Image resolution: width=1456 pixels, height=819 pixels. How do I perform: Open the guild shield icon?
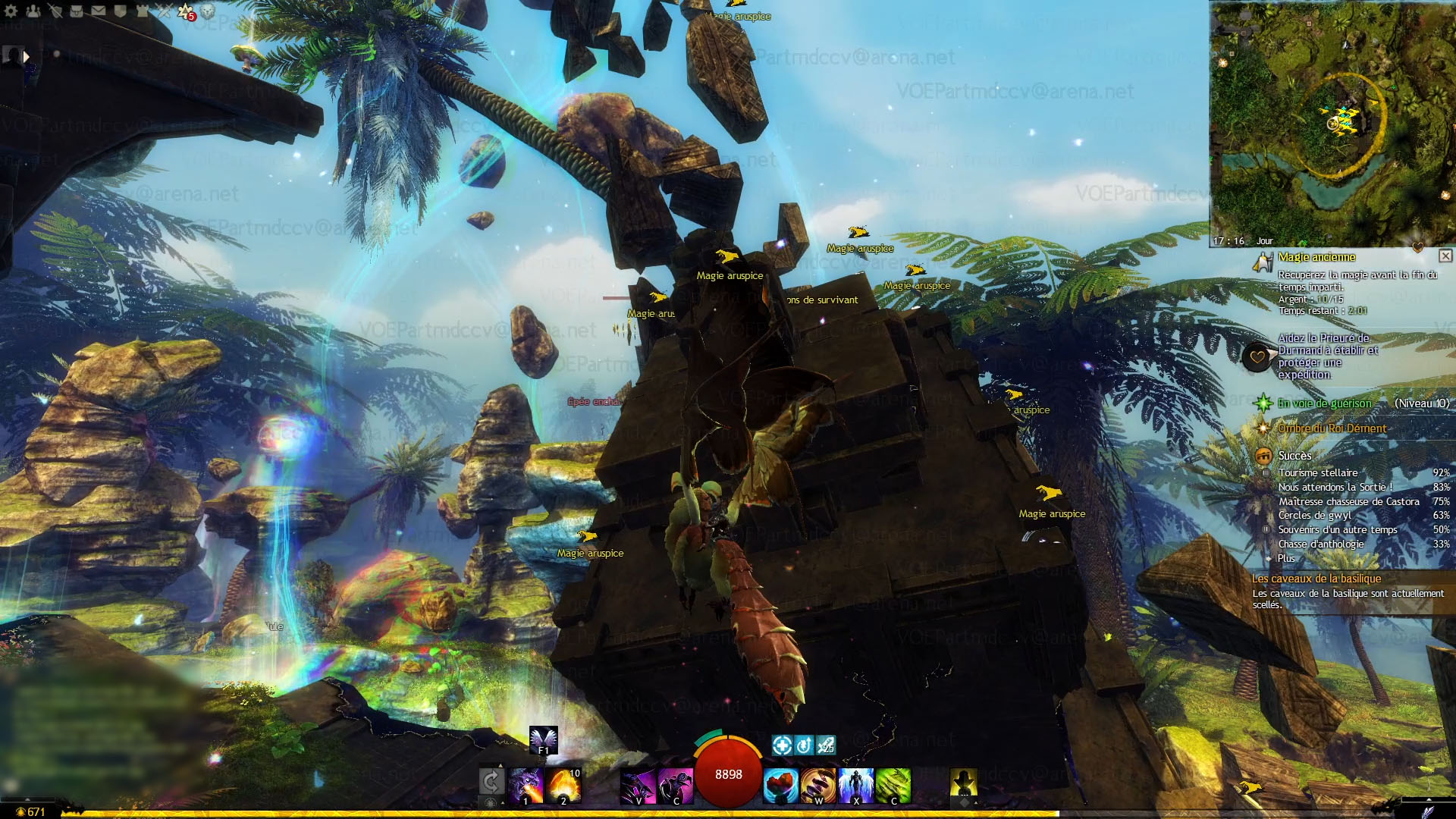point(120,11)
